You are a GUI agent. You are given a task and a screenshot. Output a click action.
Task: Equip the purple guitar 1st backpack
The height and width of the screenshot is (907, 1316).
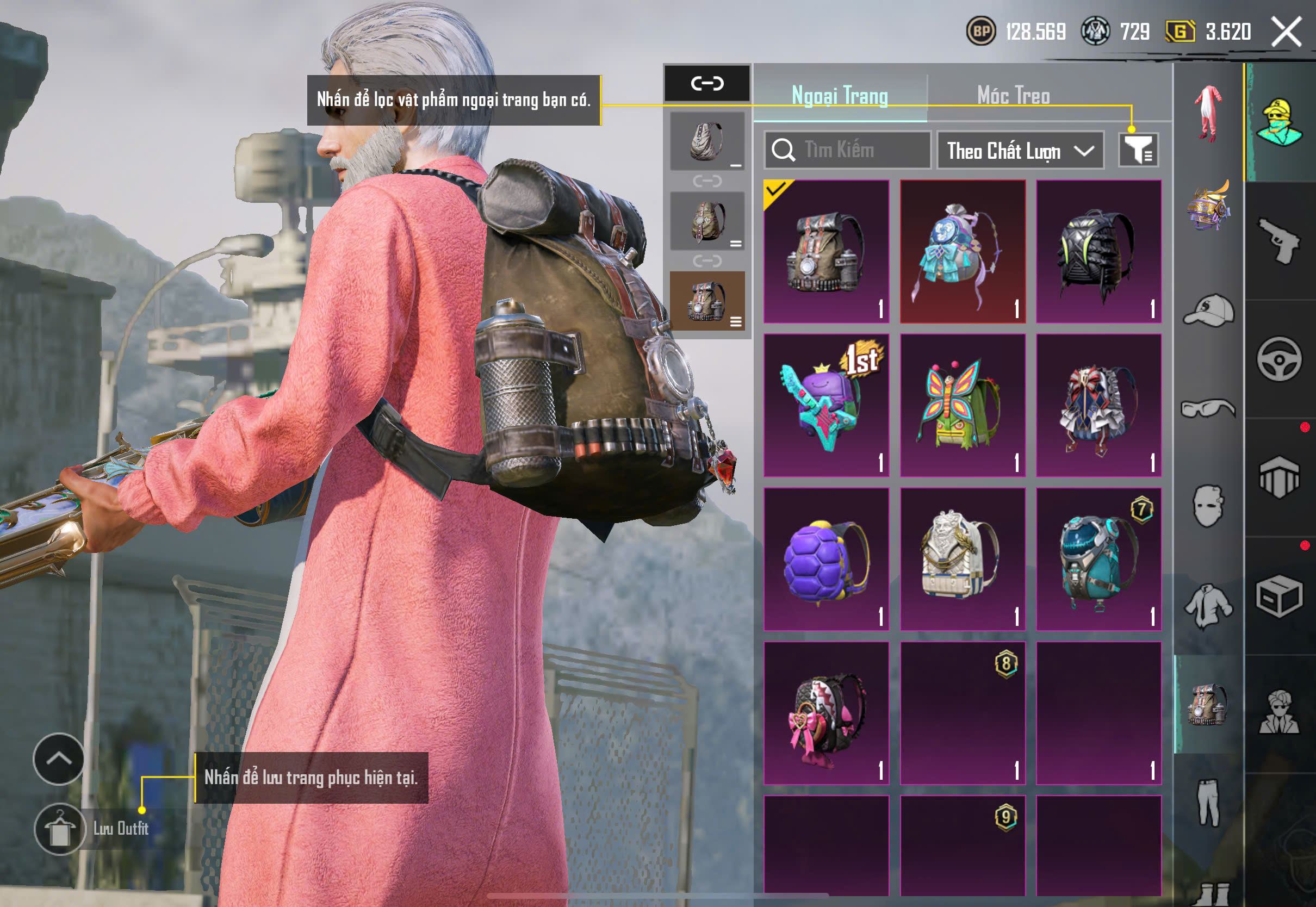tap(826, 405)
